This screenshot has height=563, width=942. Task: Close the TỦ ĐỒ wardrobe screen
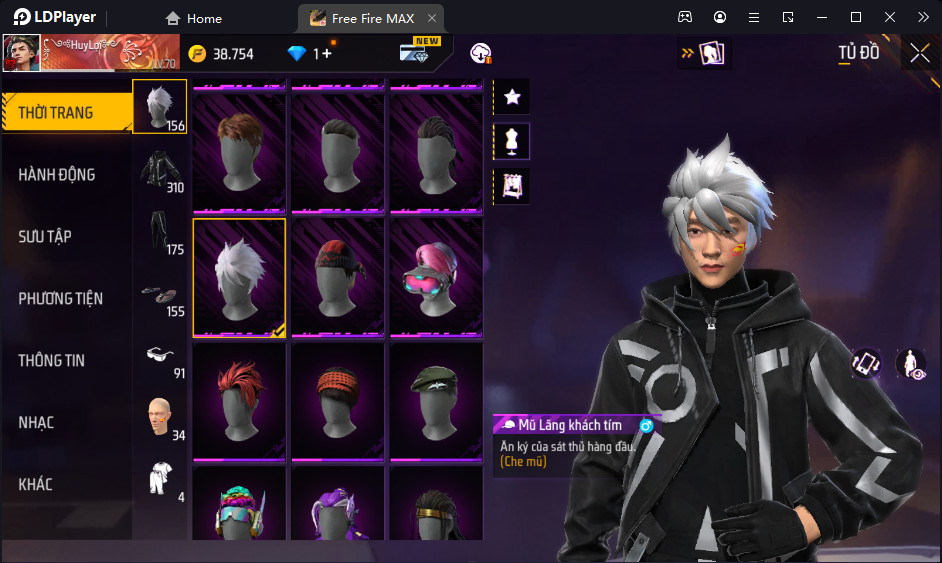(919, 54)
